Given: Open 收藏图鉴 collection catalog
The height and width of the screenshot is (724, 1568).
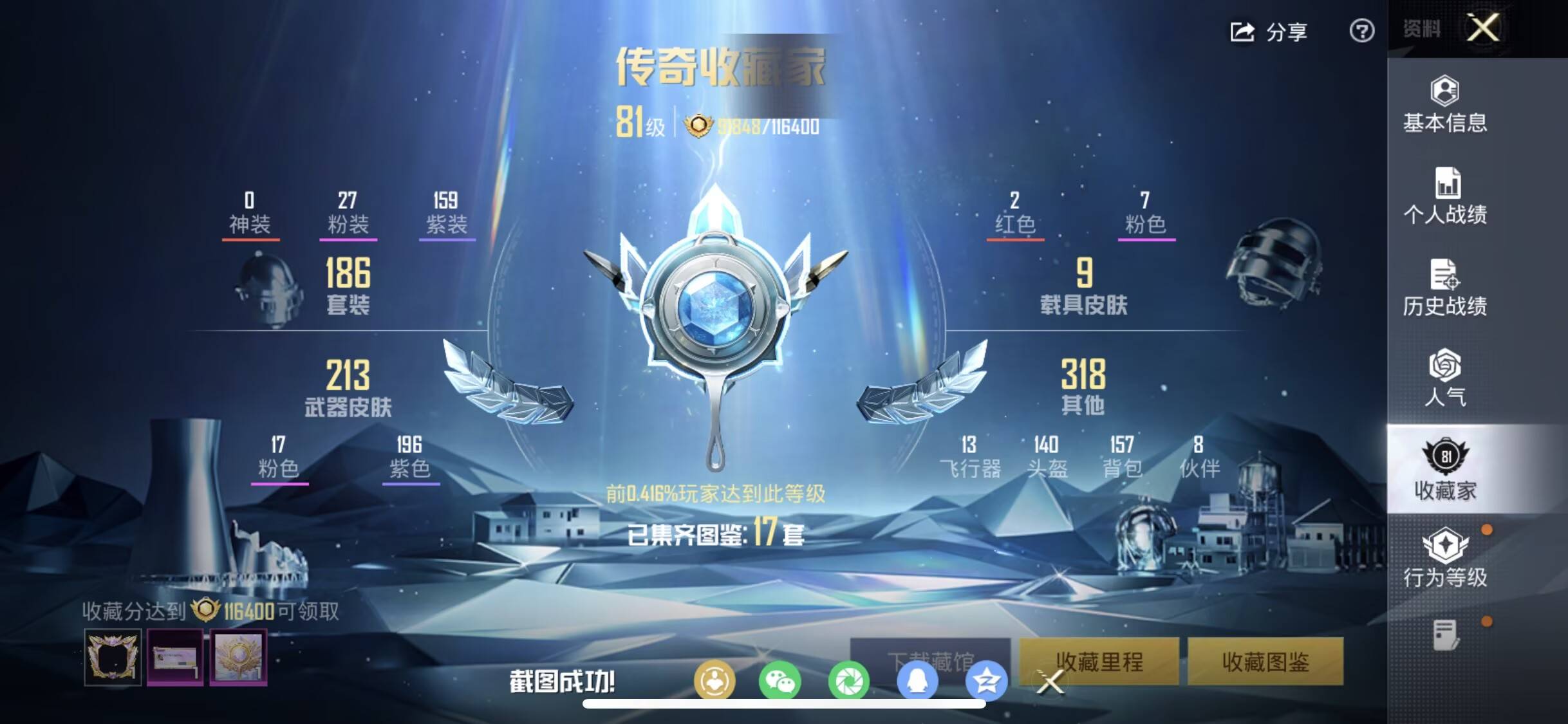Looking at the screenshot, I should click(1265, 663).
